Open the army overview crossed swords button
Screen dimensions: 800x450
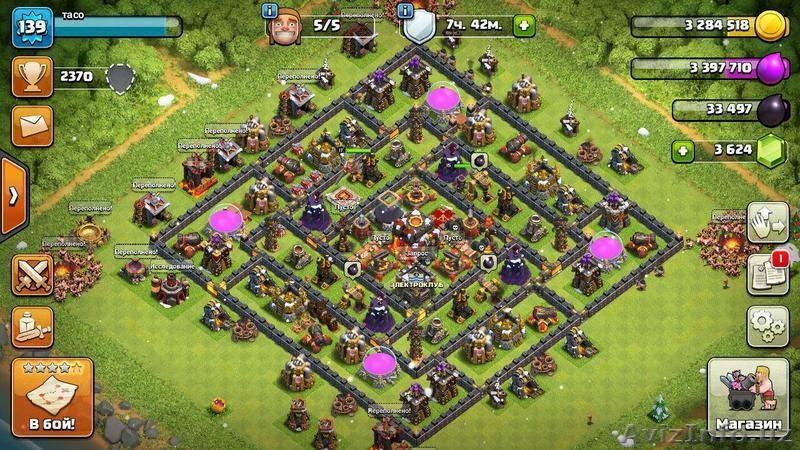[x=32, y=273]
